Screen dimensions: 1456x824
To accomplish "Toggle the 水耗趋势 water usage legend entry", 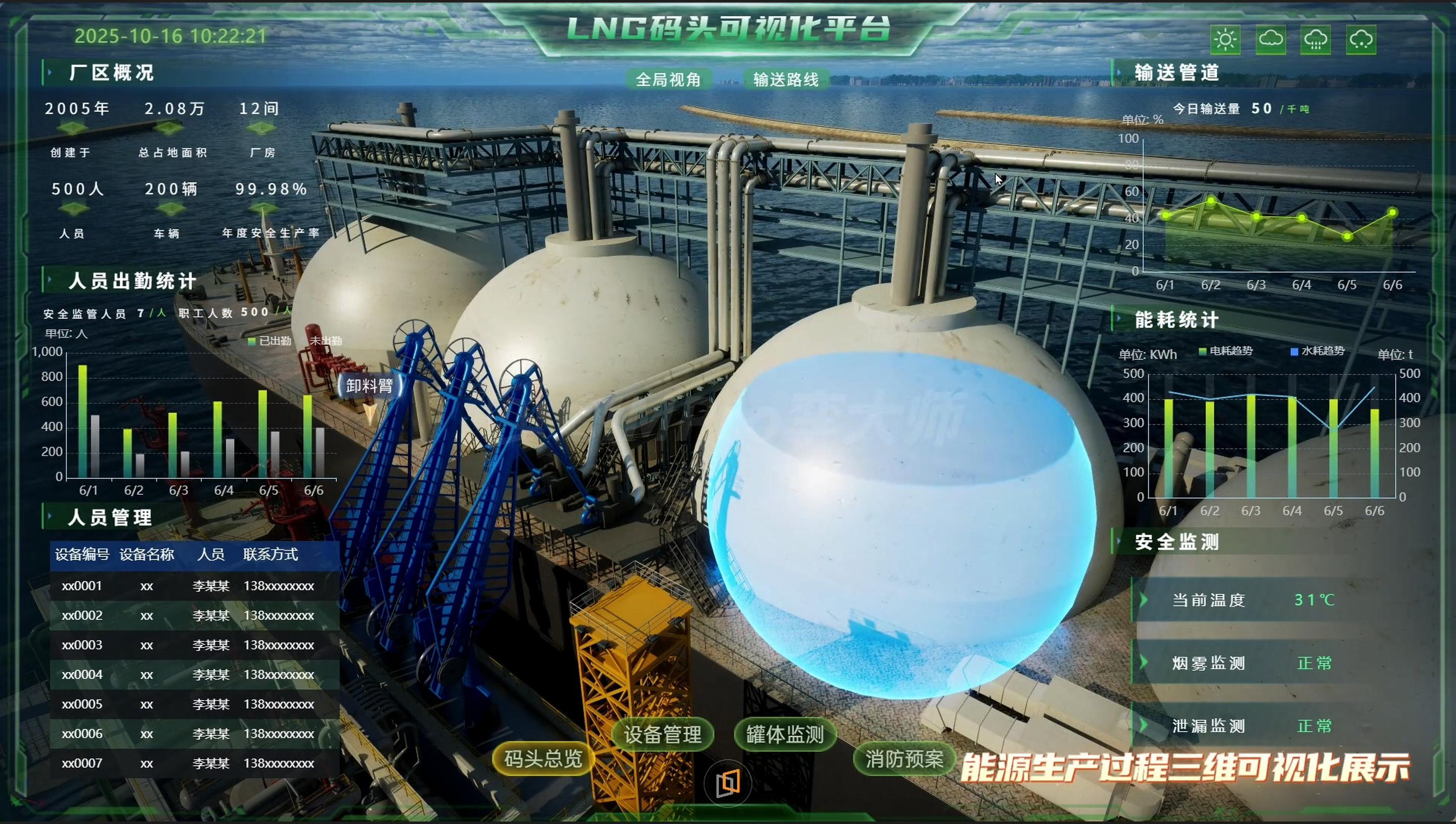I will pos(1317,351).
